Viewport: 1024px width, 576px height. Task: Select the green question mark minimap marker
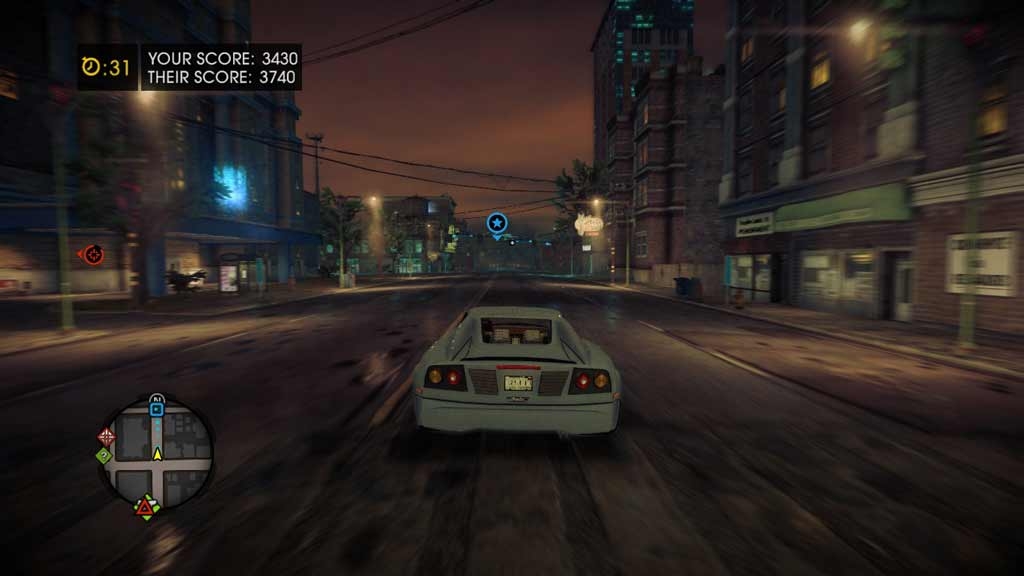103,456
